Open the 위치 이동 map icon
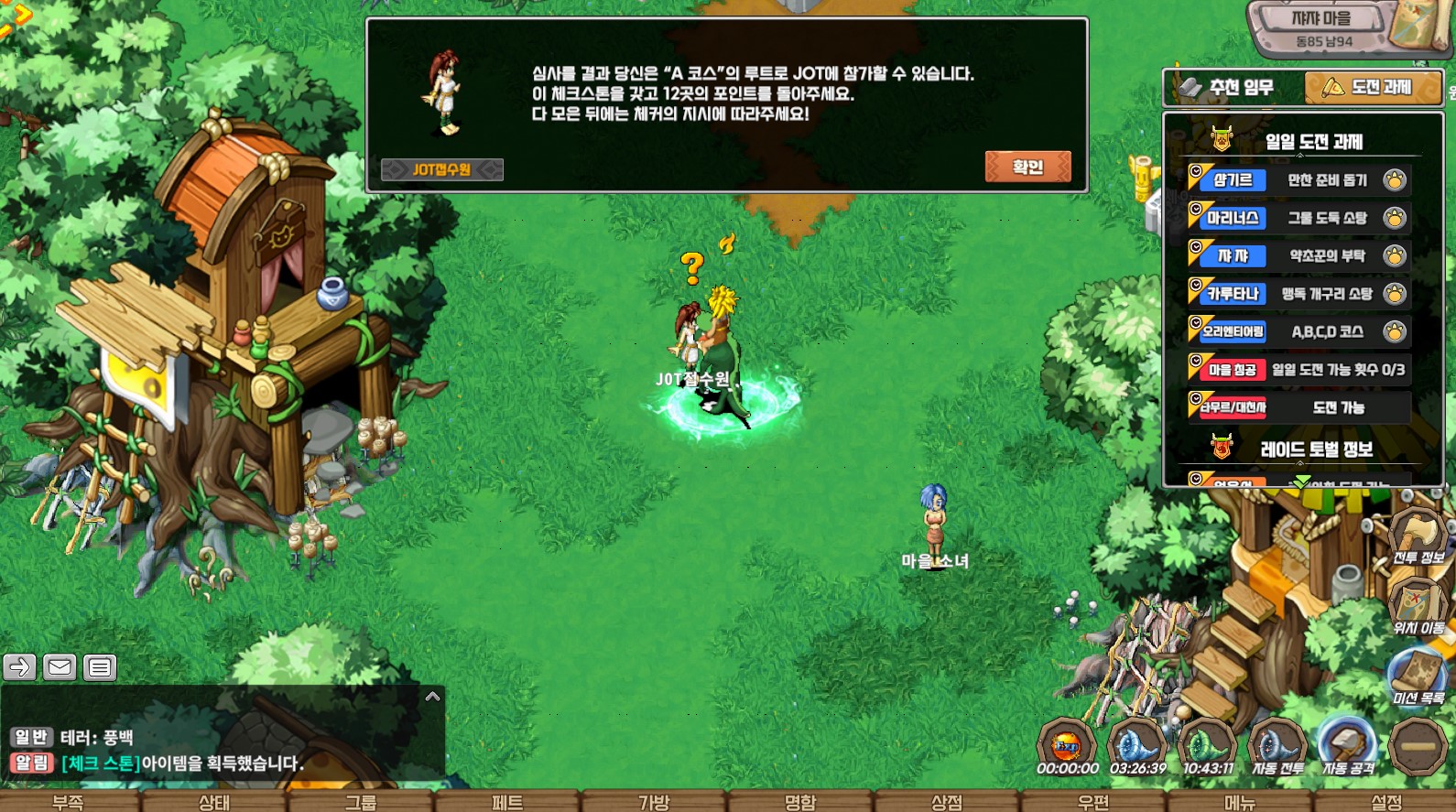Image resolution: width=1456 pixels, height=812 pixels. click(1418, 608)
